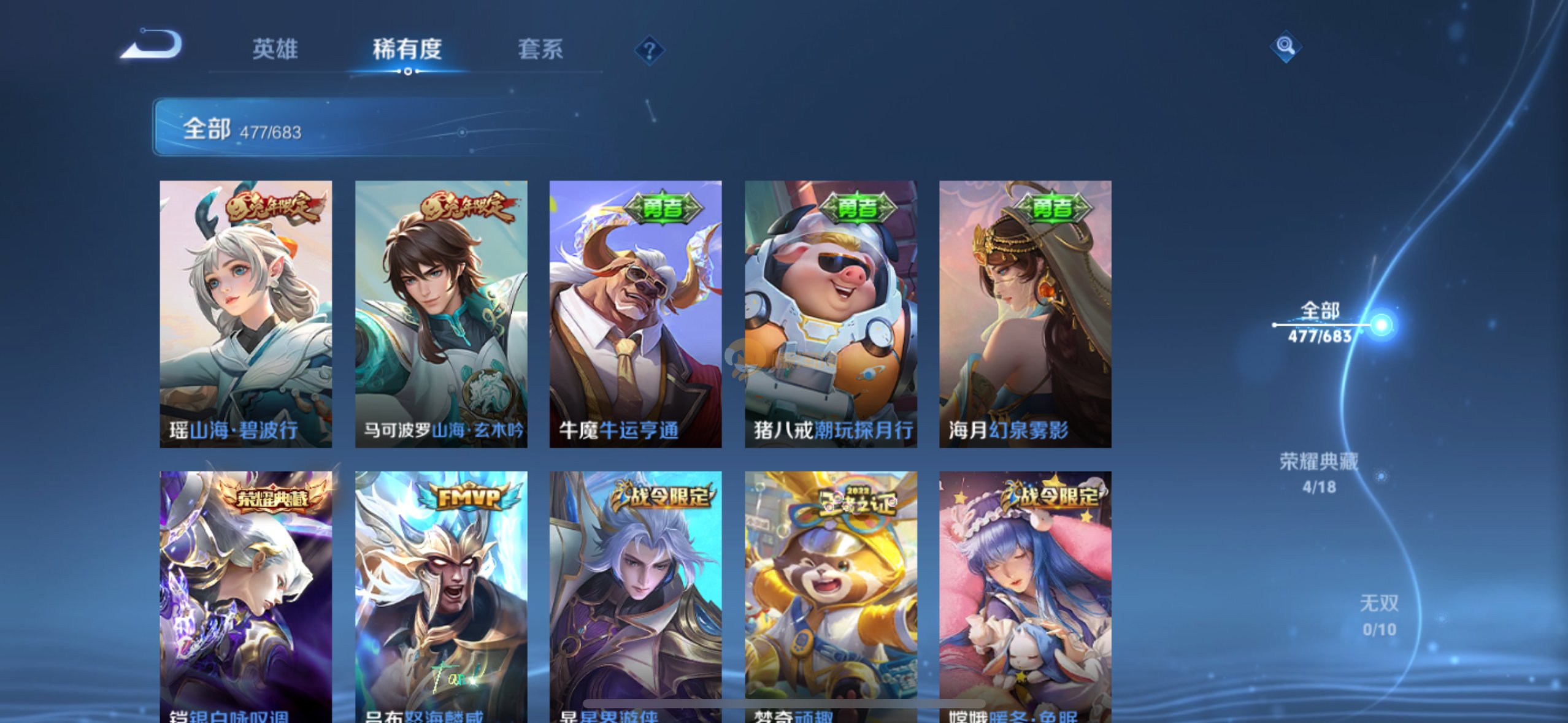Select the 全部 rarity filter node
This screenshot has width=1568, height=723.
click(x=1320, y=323)
